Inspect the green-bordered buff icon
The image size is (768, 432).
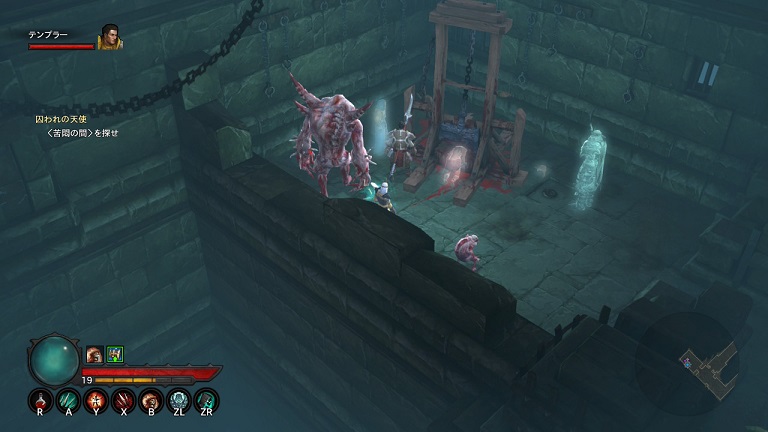114,354
